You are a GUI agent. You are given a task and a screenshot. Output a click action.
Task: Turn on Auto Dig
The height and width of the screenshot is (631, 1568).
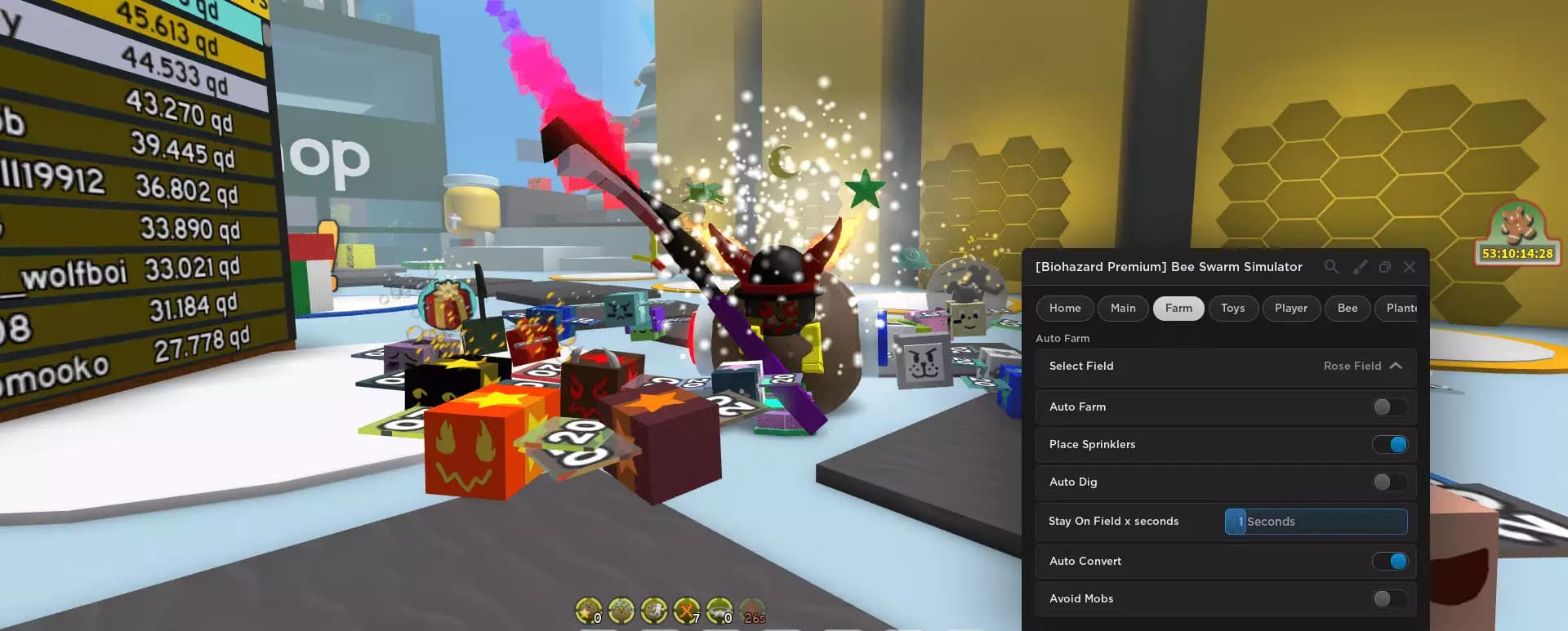coord(1388,482)
